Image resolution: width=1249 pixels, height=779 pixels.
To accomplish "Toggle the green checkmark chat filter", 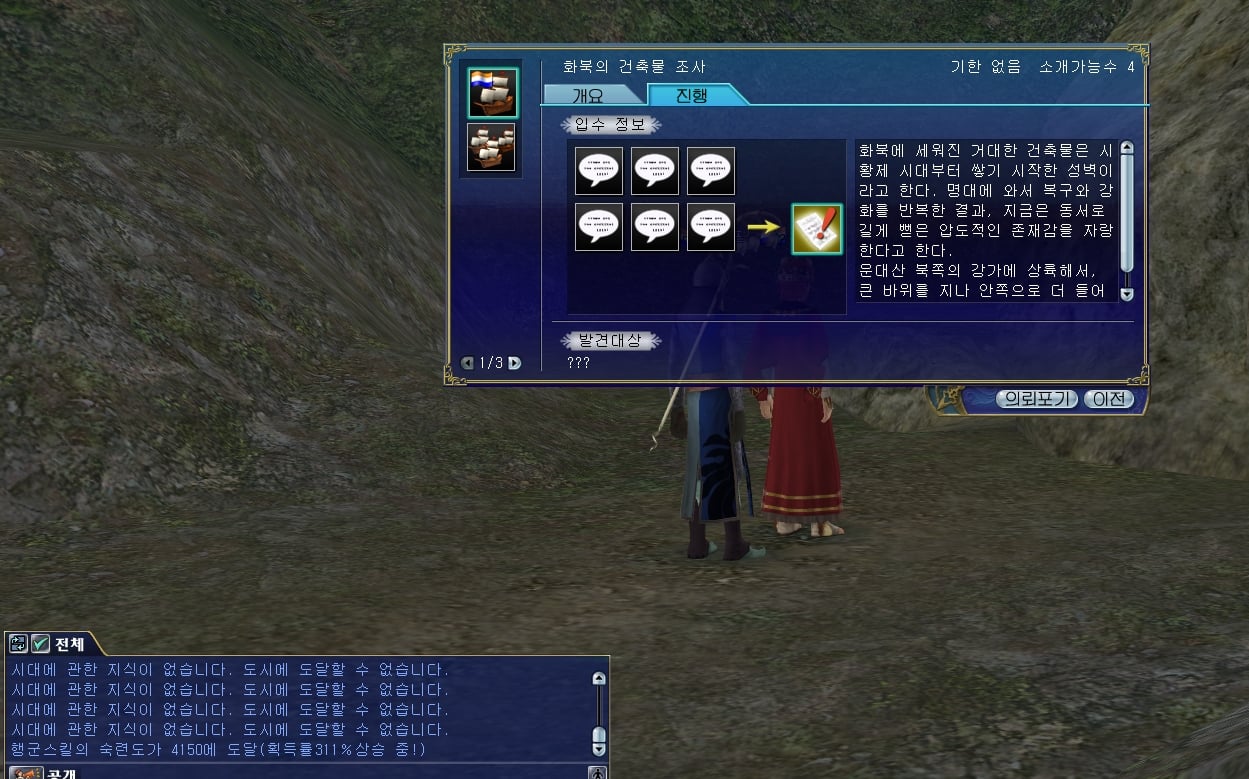I will pos(40,644).
